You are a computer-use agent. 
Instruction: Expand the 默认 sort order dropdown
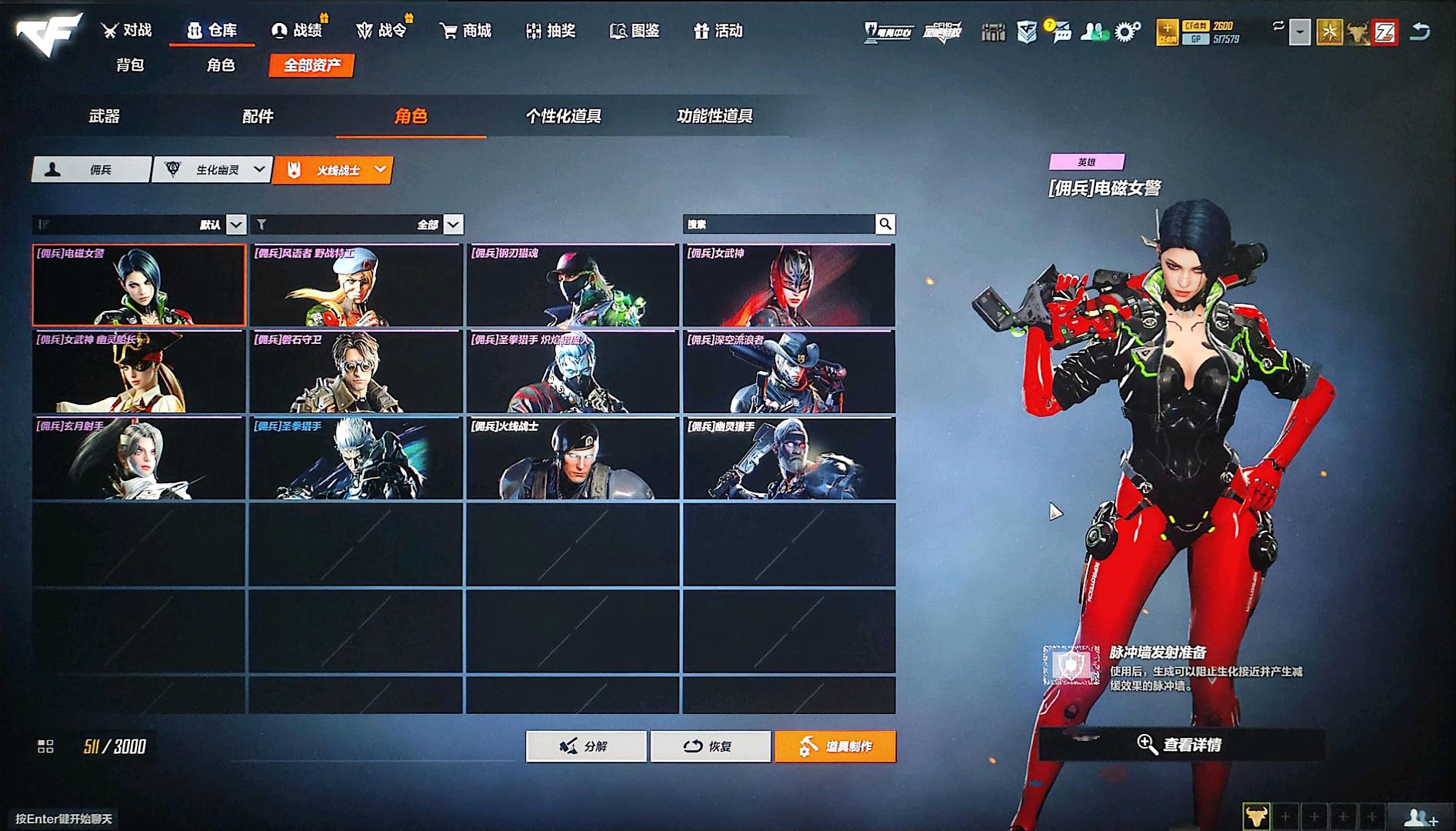click(236, 225)
